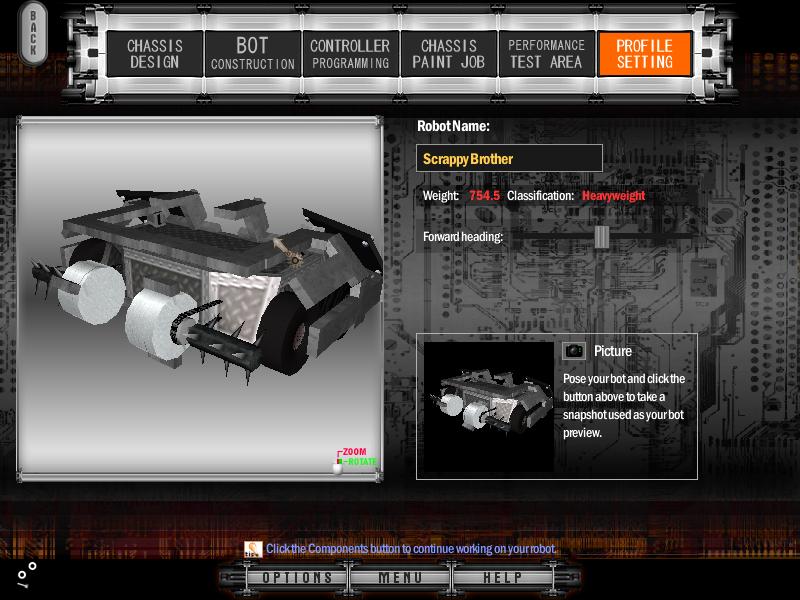This screenshot has height=600, width=800.
Task: Take a snapshot with the camera button
Action: (574, 351)
